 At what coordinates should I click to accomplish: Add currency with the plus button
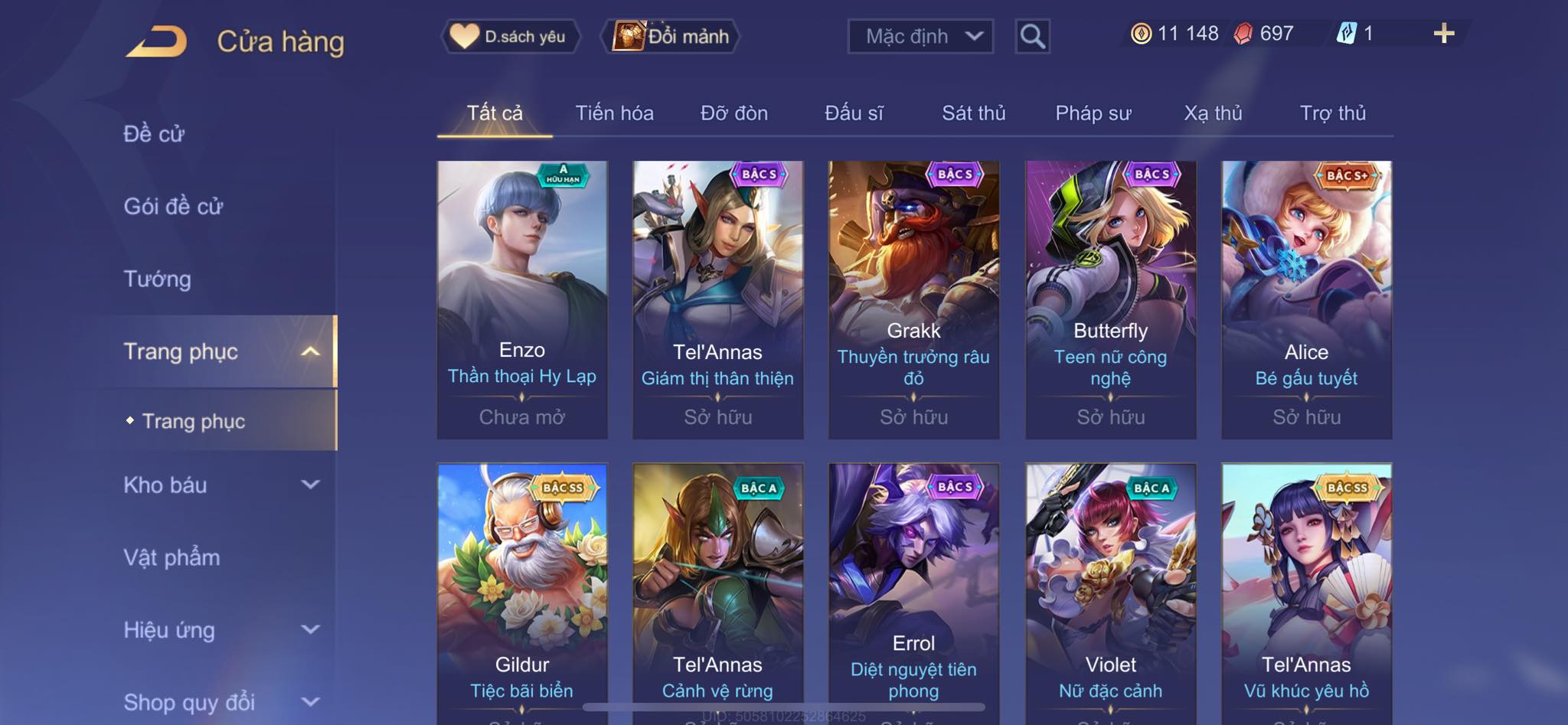tap(1443, 34)
